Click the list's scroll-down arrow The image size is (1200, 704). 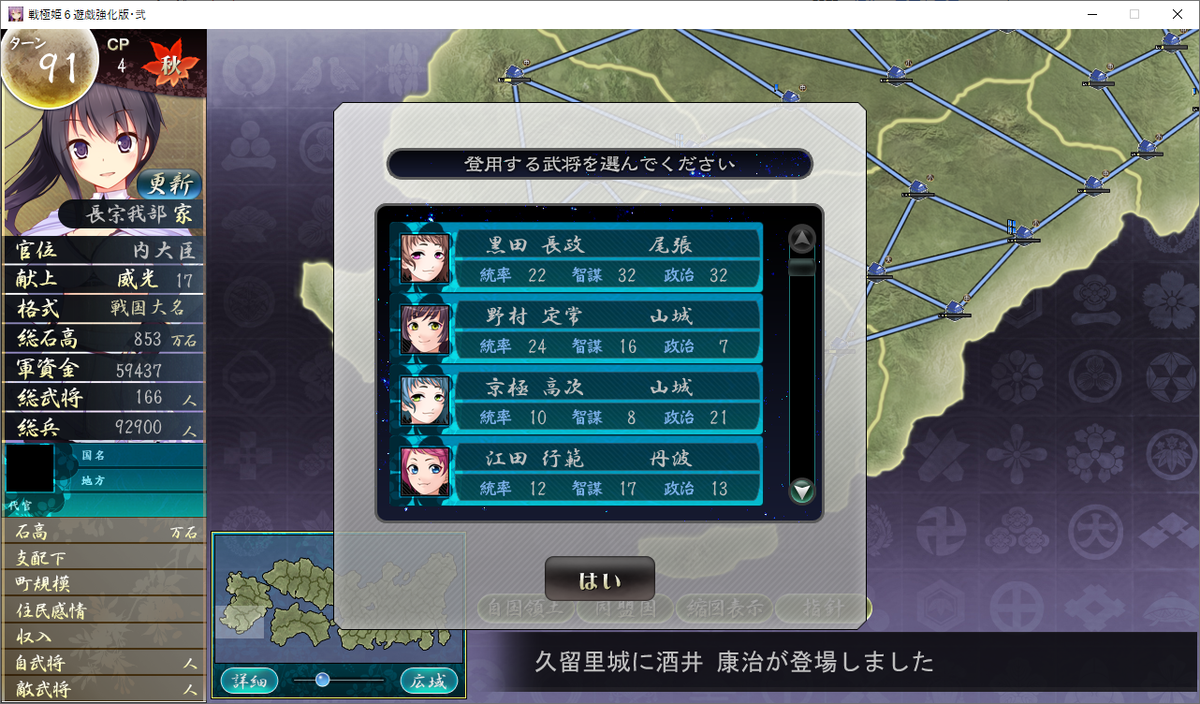click(x=802, y=491)
